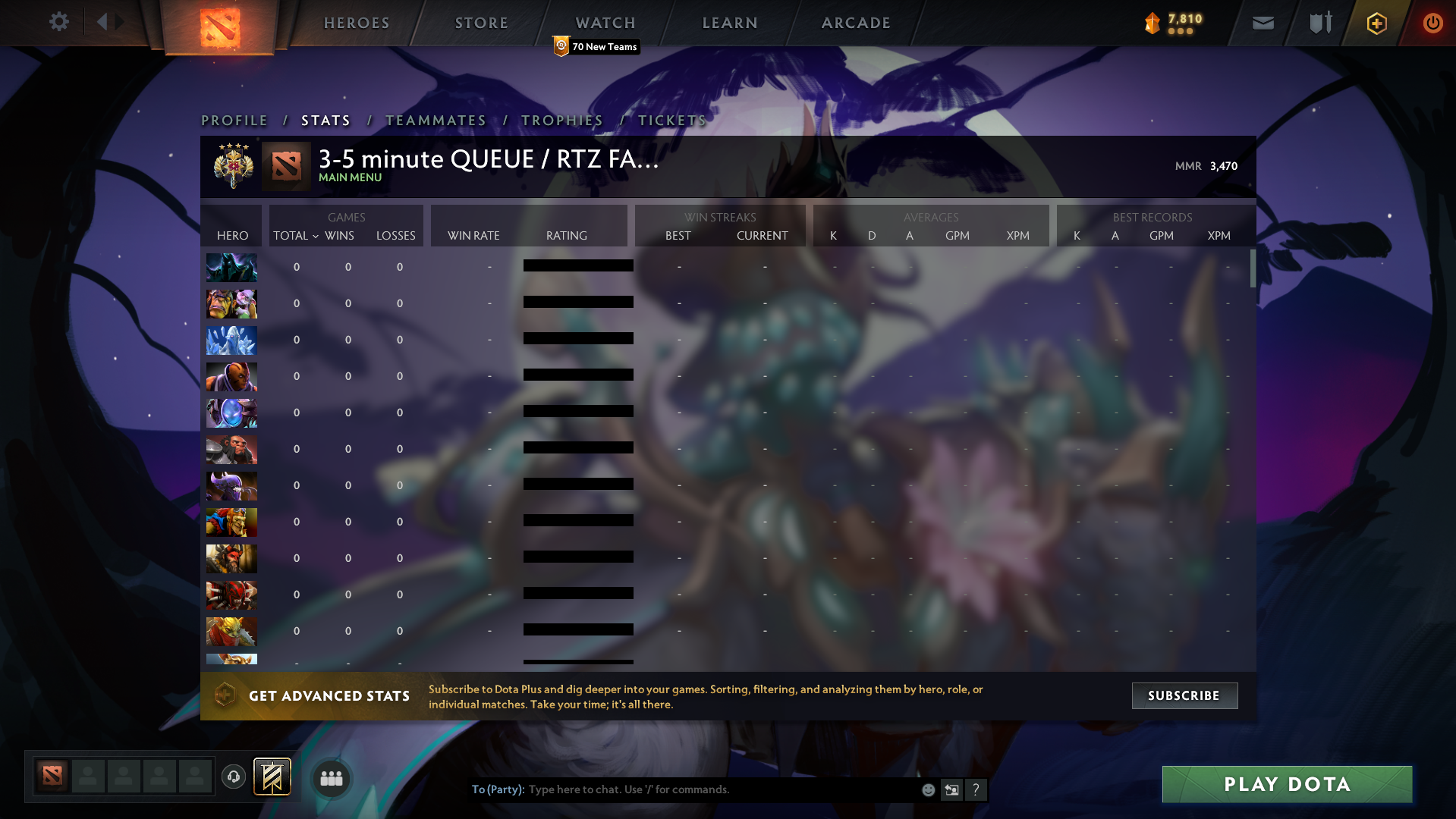
Task: Click the SUBSCRIBE button for Dota Plus
Action: [1184, 695]
